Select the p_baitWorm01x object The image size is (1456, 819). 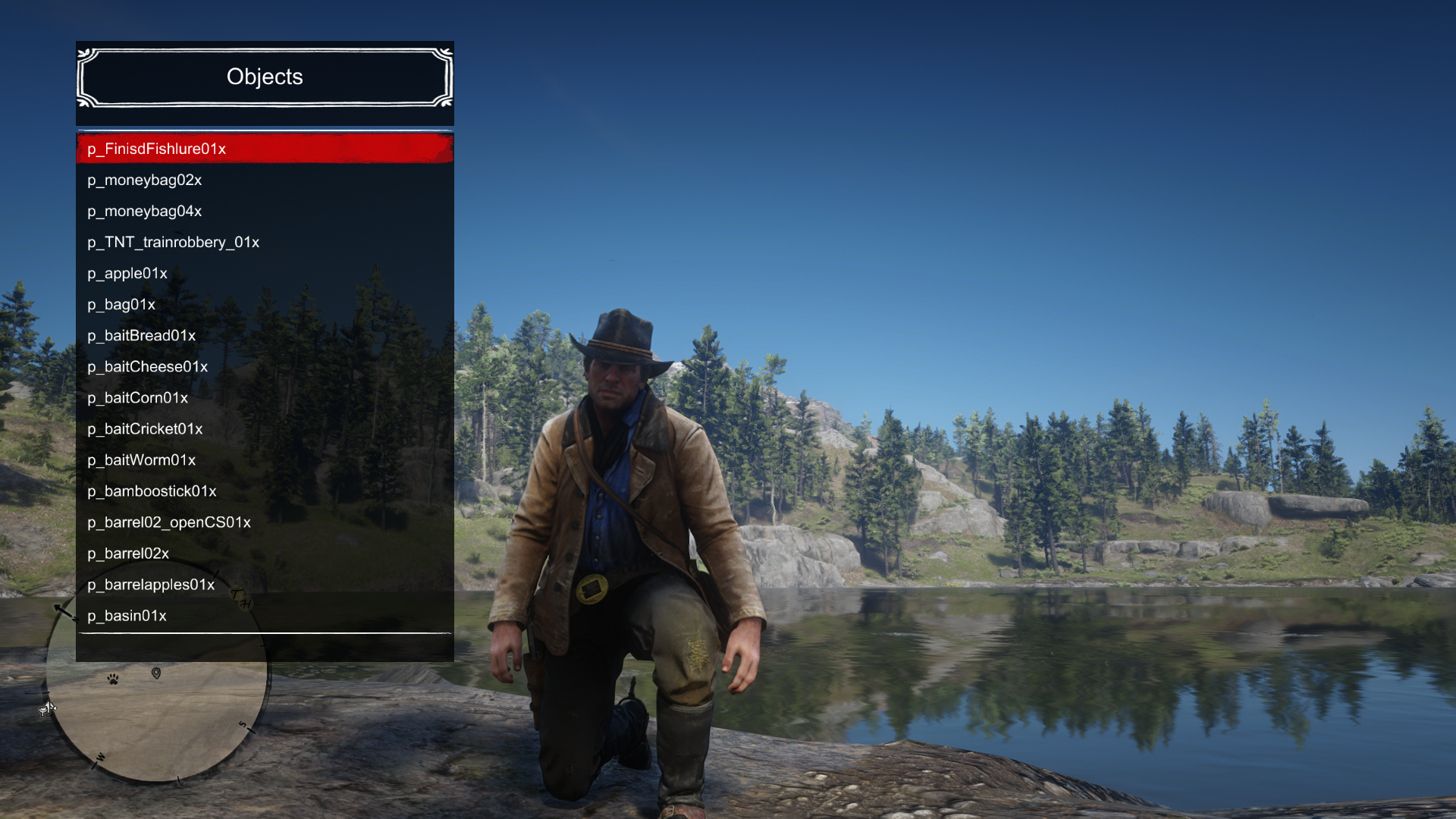tap(265, 460)
